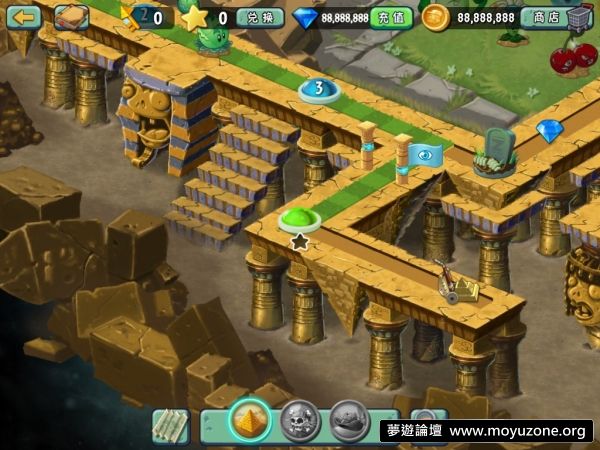Enter the green glowing level node

coord(298,219)
